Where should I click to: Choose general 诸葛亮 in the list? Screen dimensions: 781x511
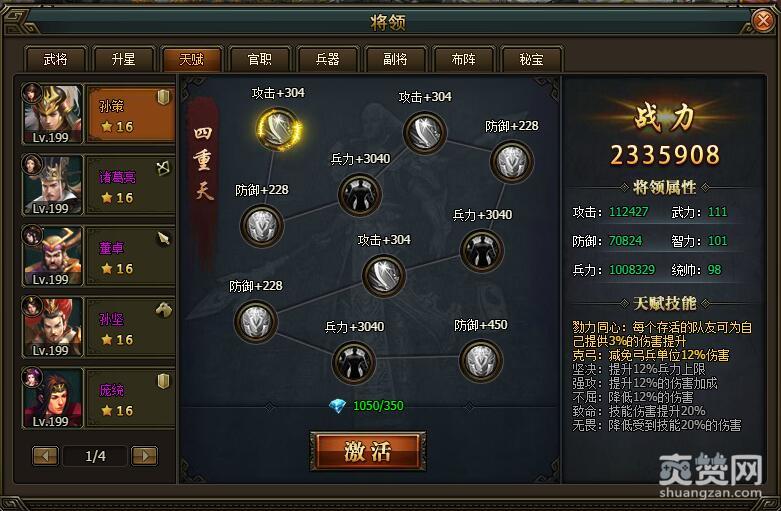pyautogui.click(x=98, y=185)
